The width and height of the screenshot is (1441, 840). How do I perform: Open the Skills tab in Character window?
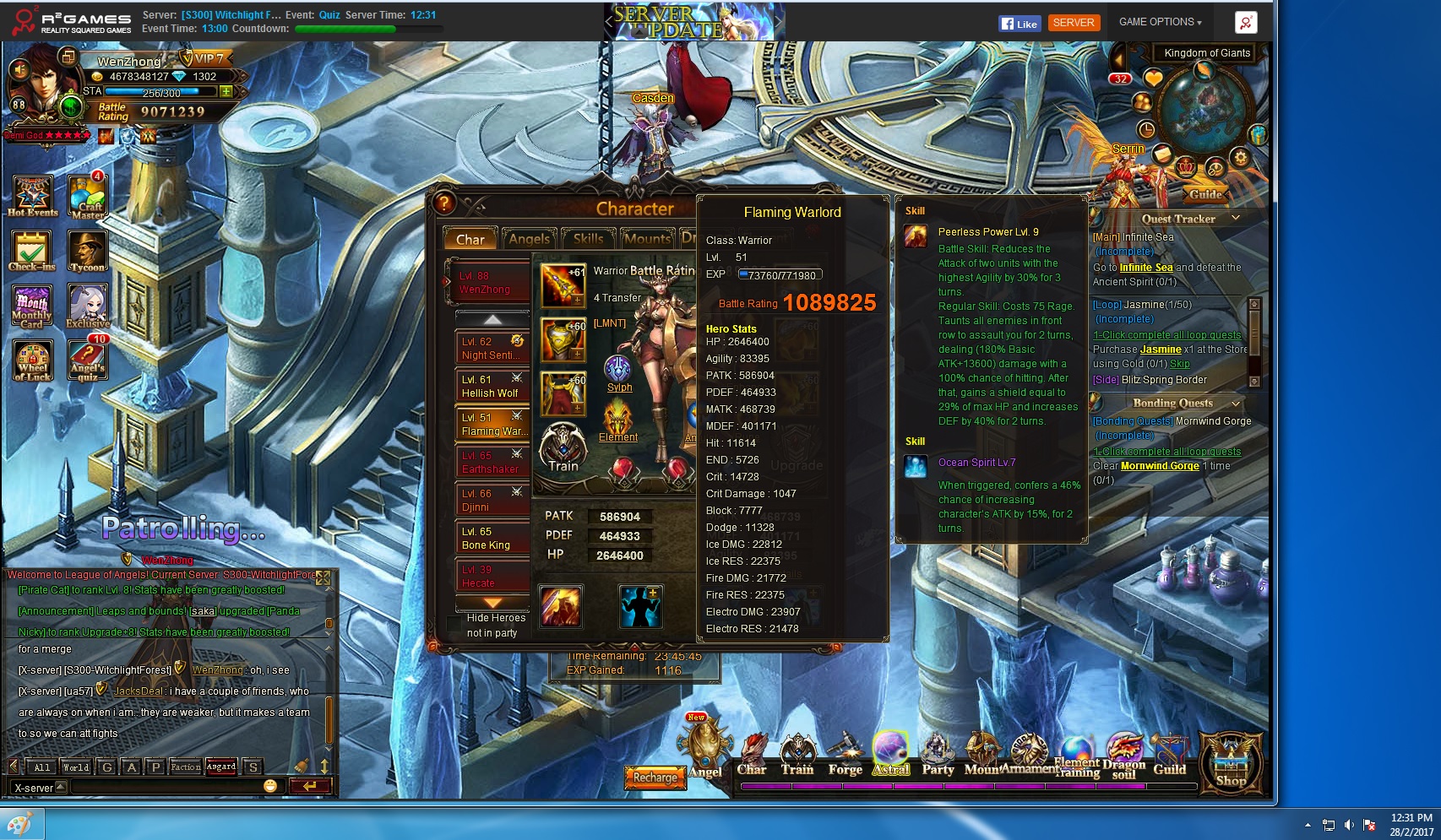tap(588, 239)
